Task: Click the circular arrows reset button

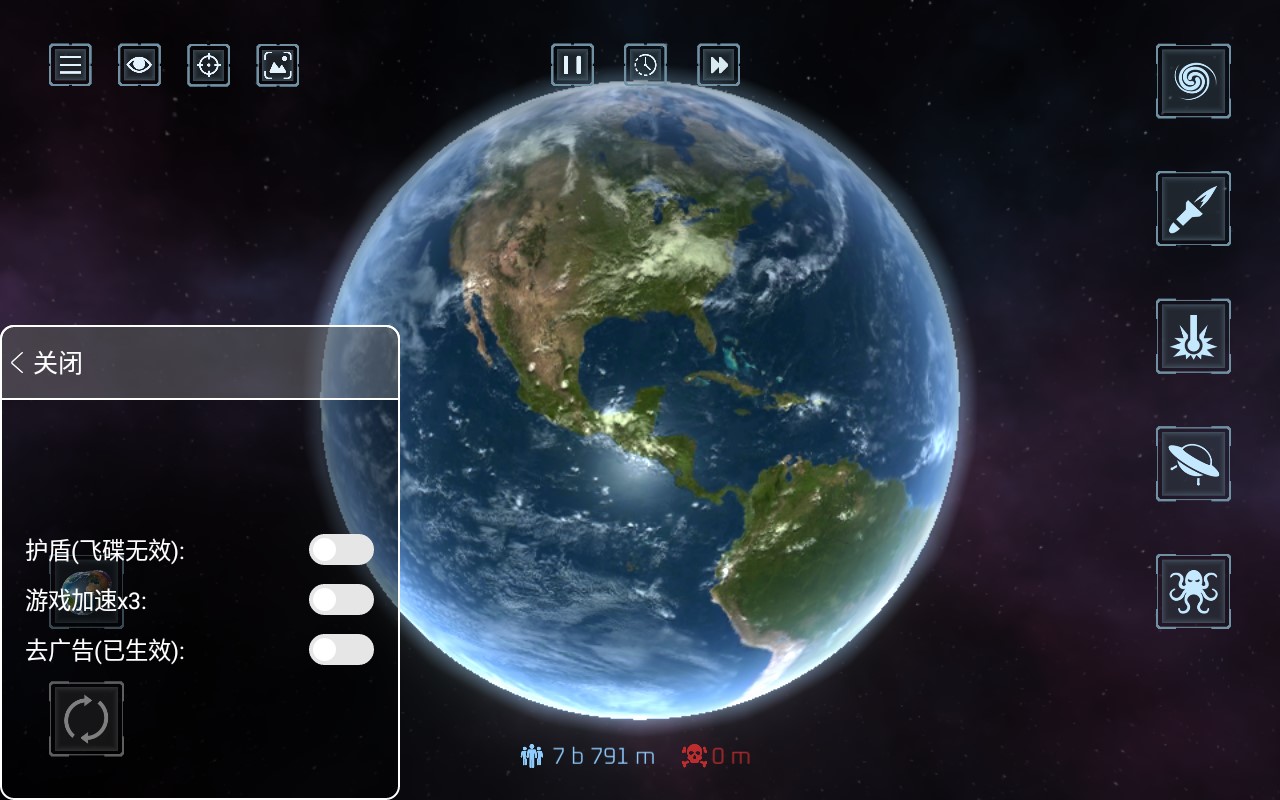Action: [x=86, y=718]
